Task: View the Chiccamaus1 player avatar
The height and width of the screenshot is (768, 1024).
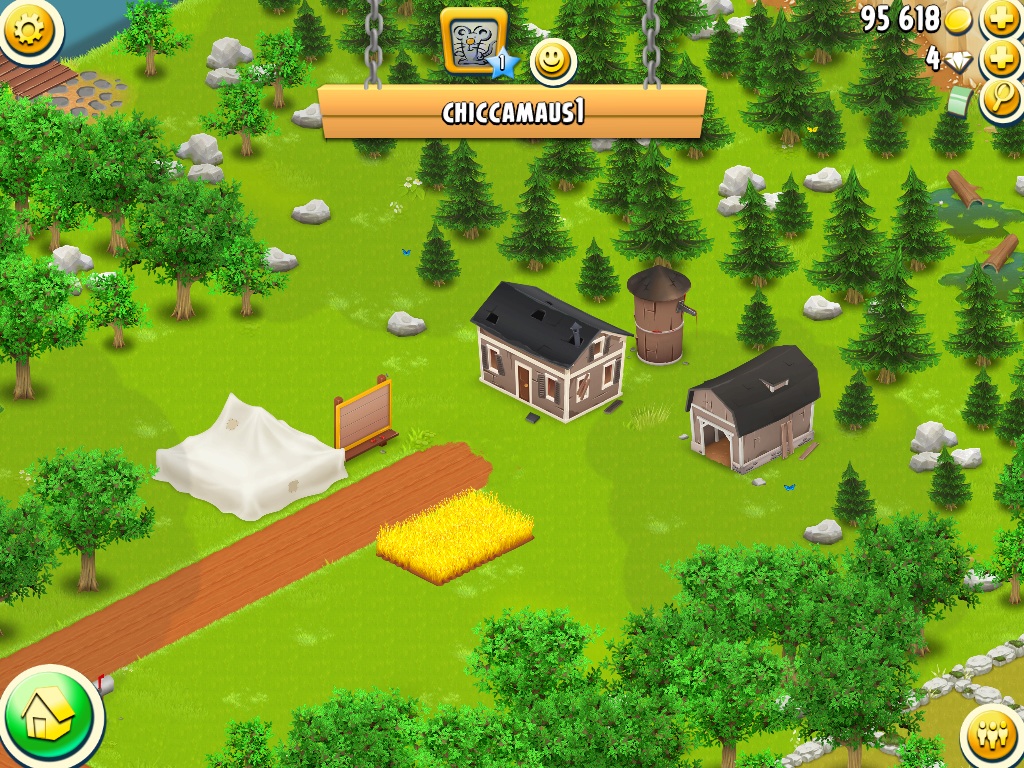Action: tap(475, 42)
